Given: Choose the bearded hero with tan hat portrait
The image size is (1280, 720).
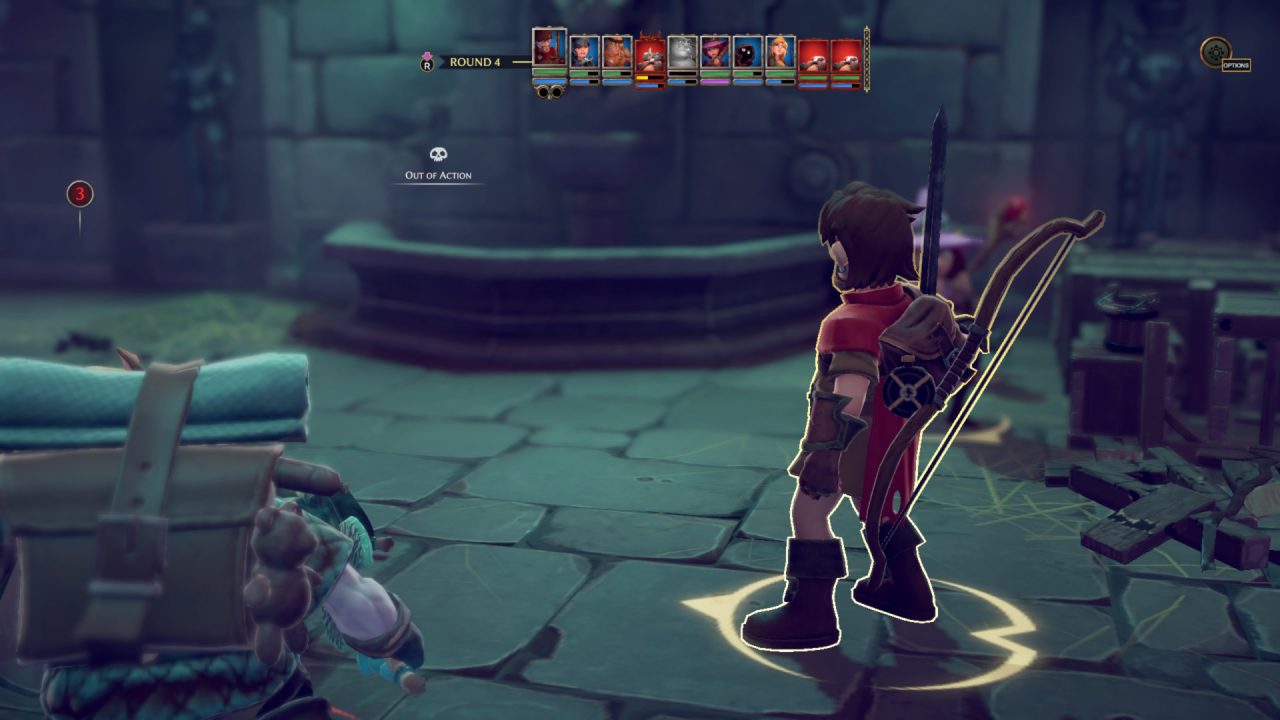Looking at the screenshot, I should tap(617, 52).
